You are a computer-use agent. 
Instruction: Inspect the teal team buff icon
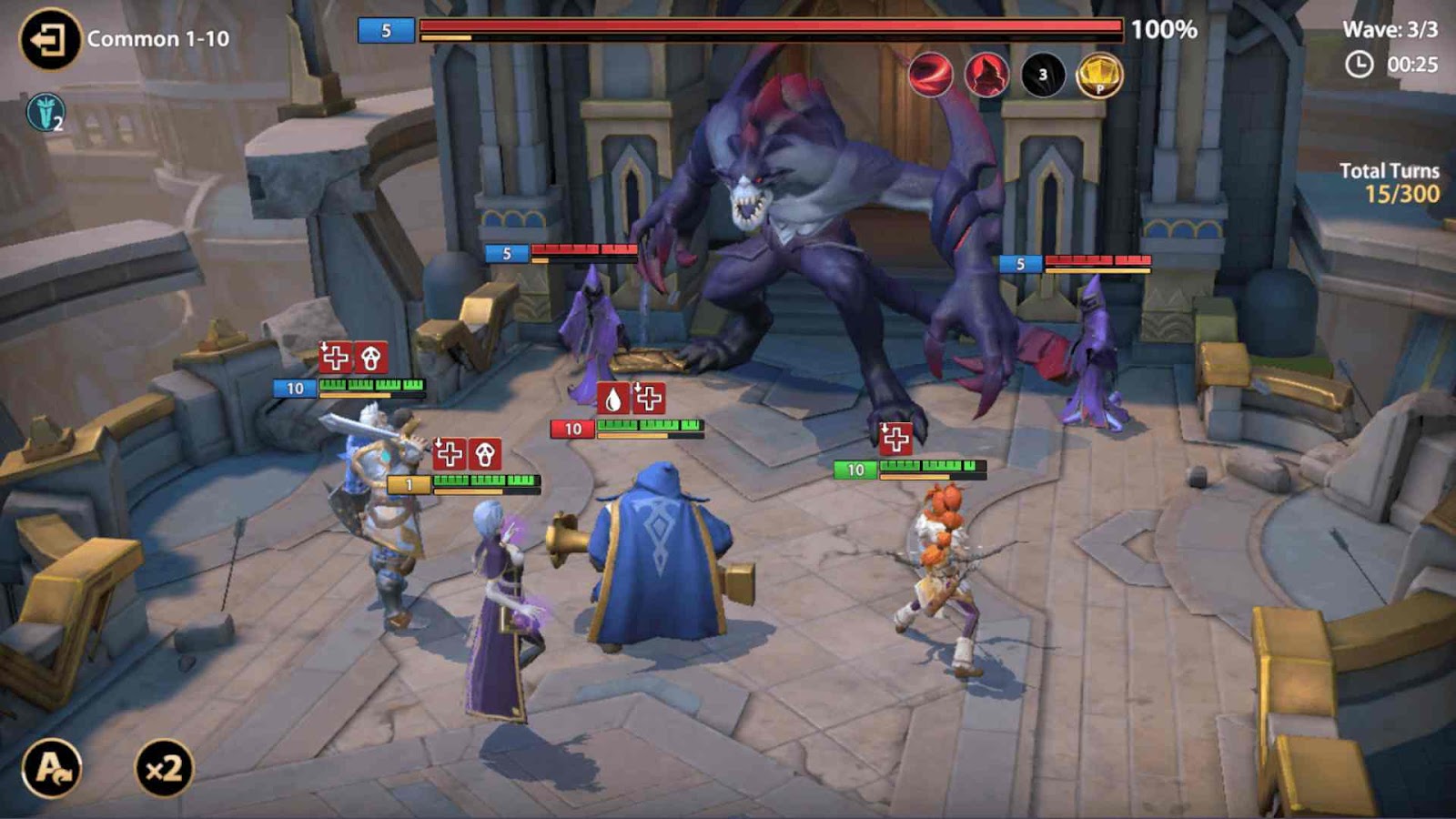(45, 113)
